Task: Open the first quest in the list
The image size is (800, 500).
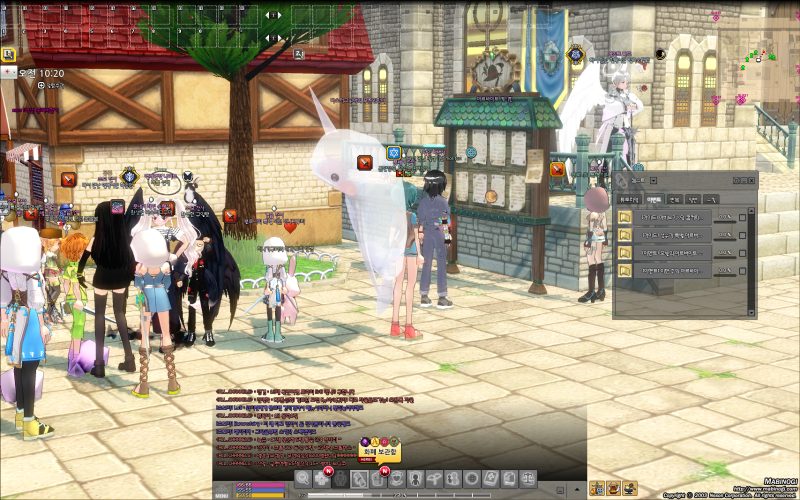Action: (x=670, y=216)
